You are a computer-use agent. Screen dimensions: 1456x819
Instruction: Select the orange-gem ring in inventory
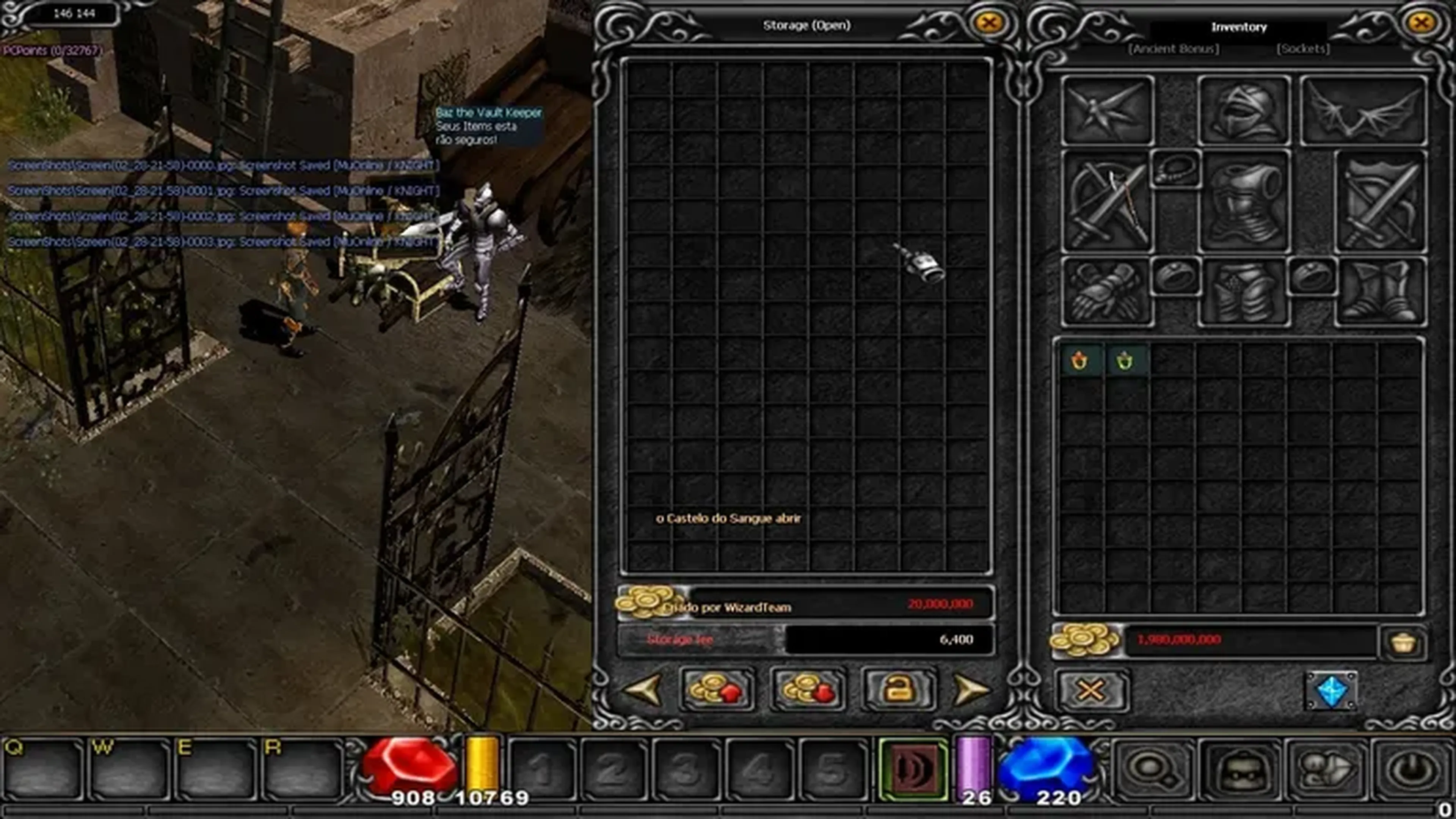point(1079,360)
